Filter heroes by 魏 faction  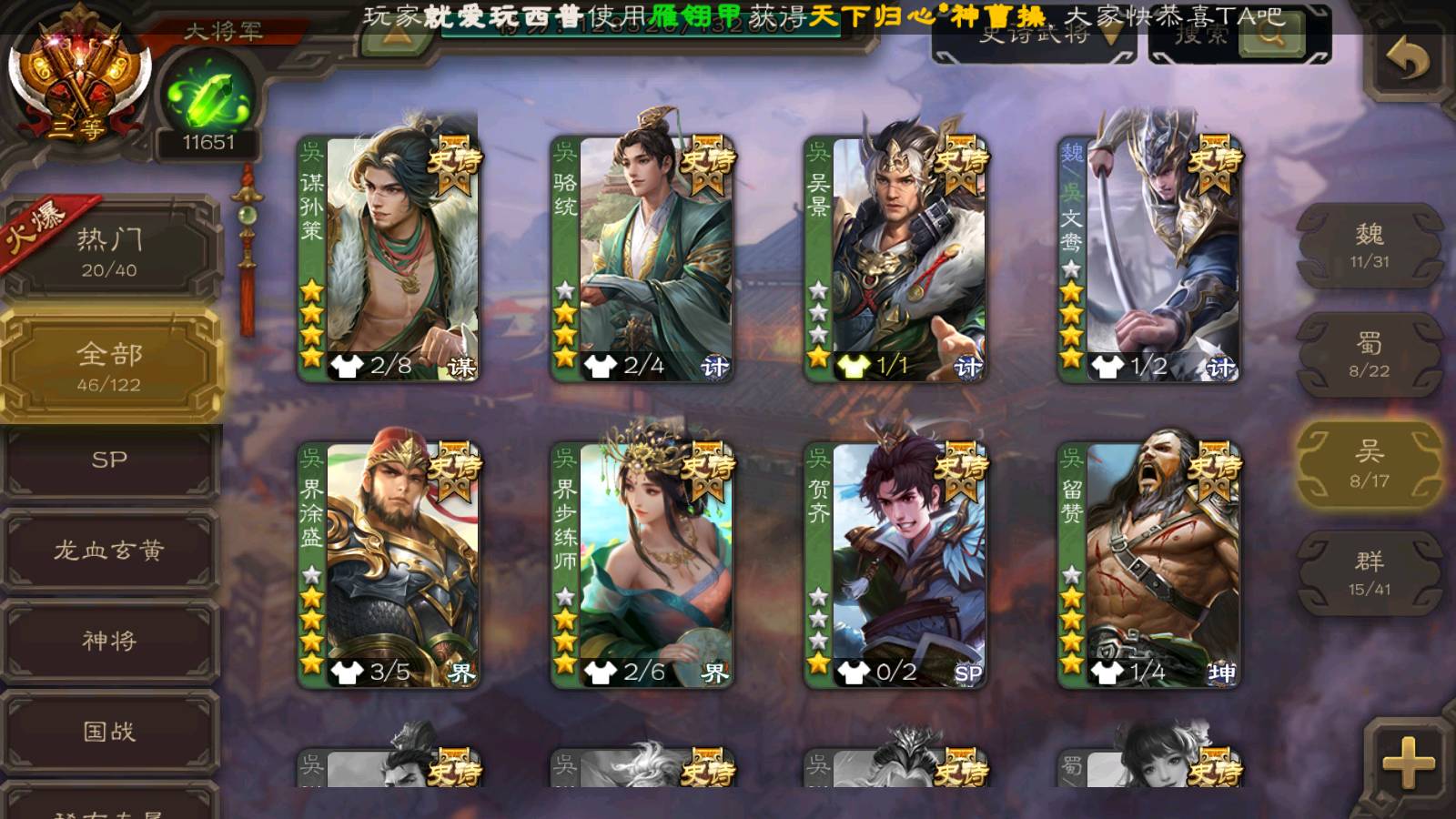1369,246
